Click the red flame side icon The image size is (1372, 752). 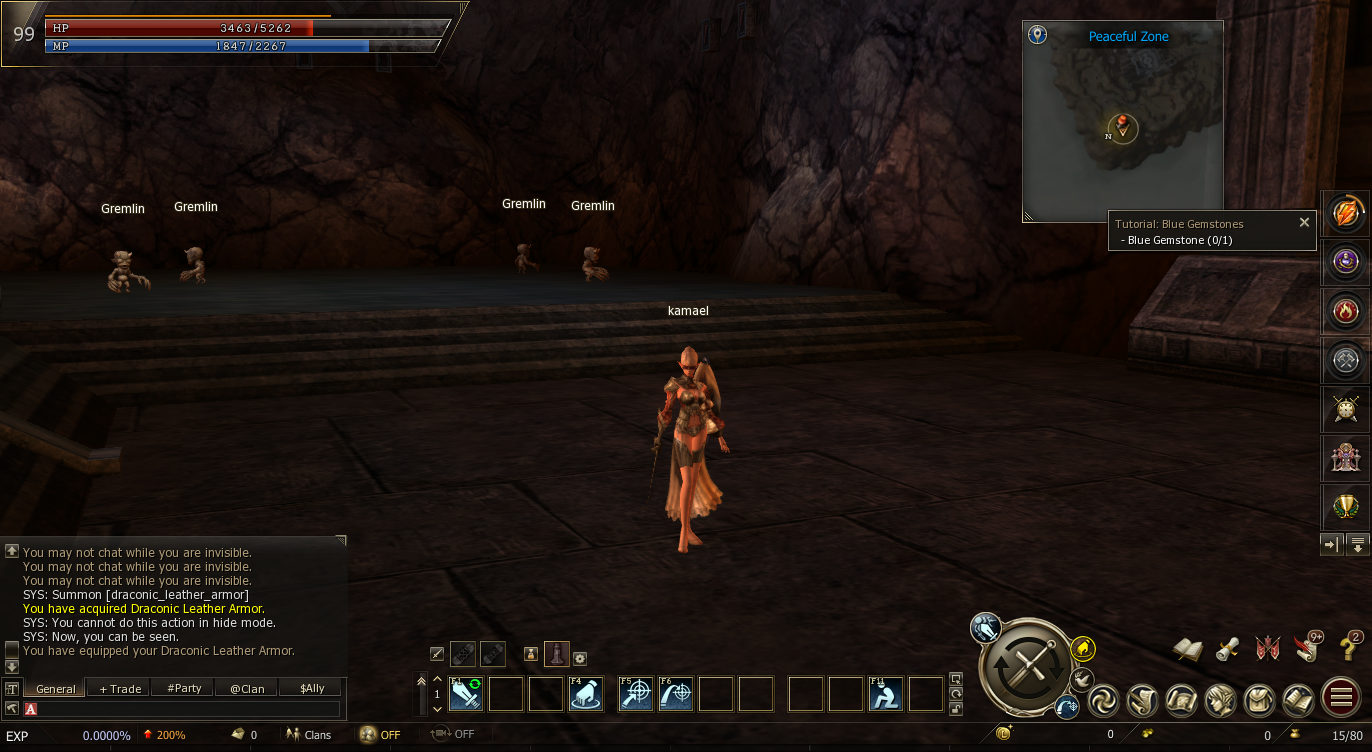coord(1345,311)
